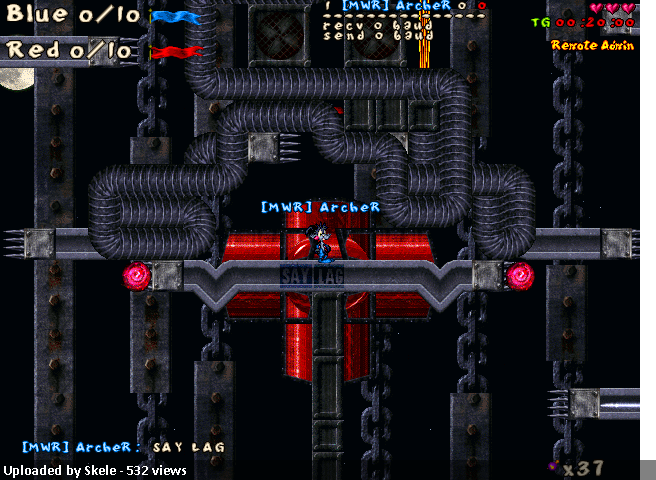The height and width of the screenshot is (480, 656).
Task: Click the blue team flag icon
Action: coord(176,17)
